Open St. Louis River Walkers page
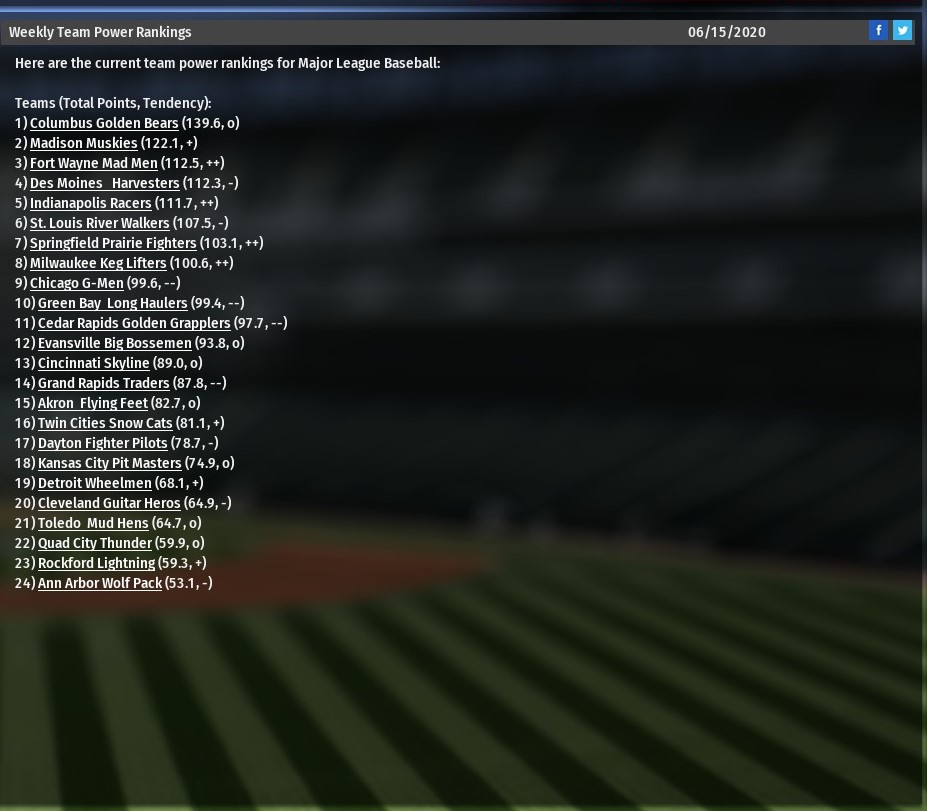This screenshot has height=811, width=927. pos(99,223)
